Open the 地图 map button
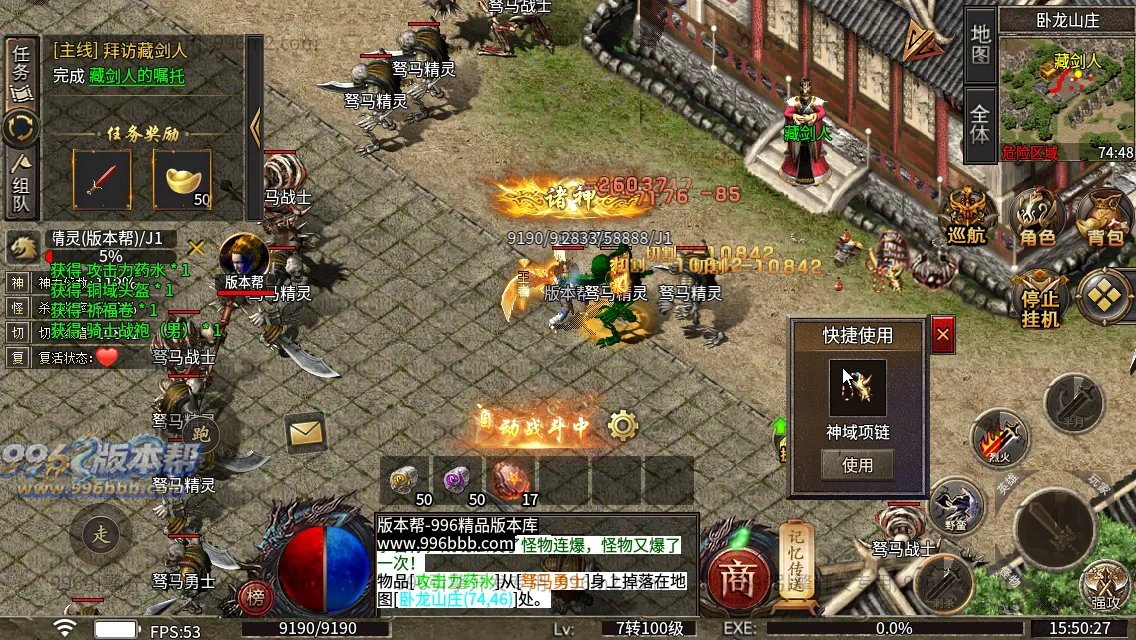 tap(980, 42)
